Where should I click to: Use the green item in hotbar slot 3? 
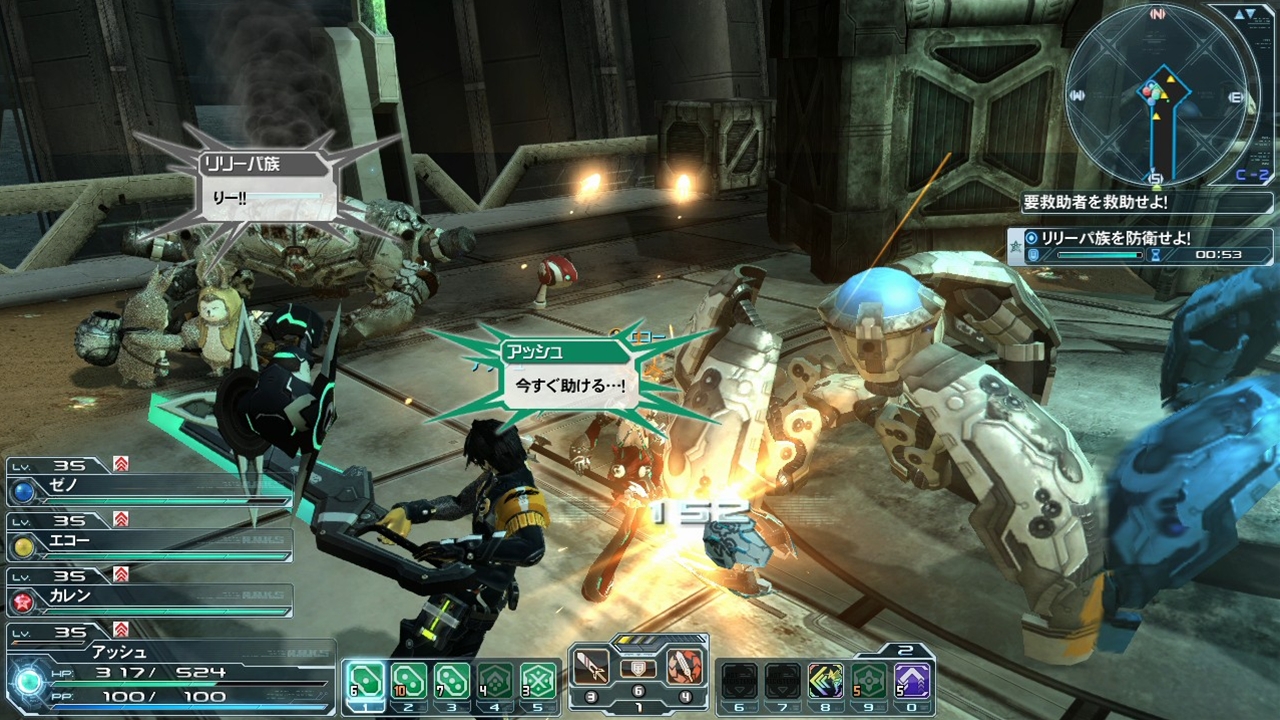click(x=451, y=681)
